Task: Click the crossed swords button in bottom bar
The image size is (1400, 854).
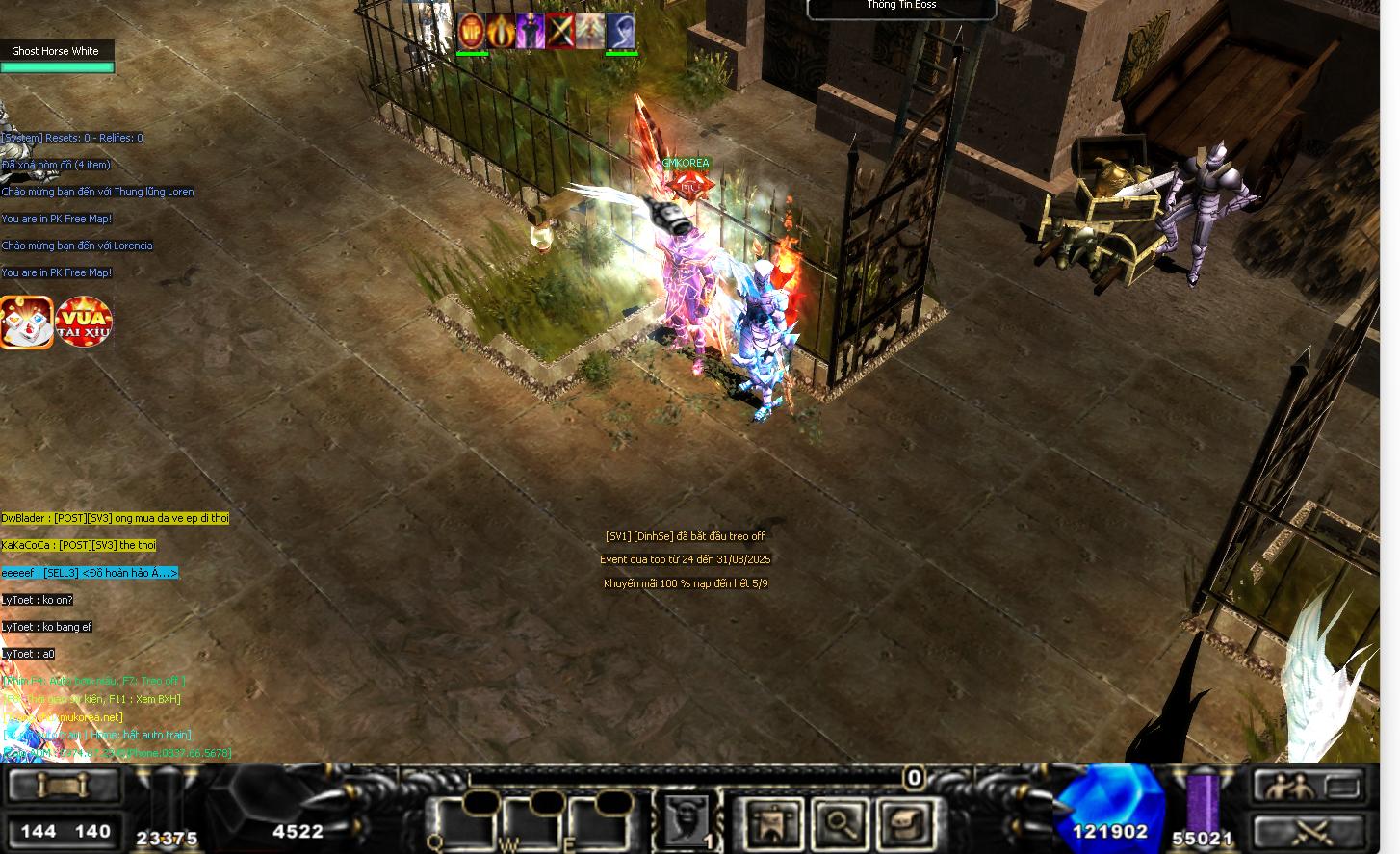Action: click(1309, 831)
